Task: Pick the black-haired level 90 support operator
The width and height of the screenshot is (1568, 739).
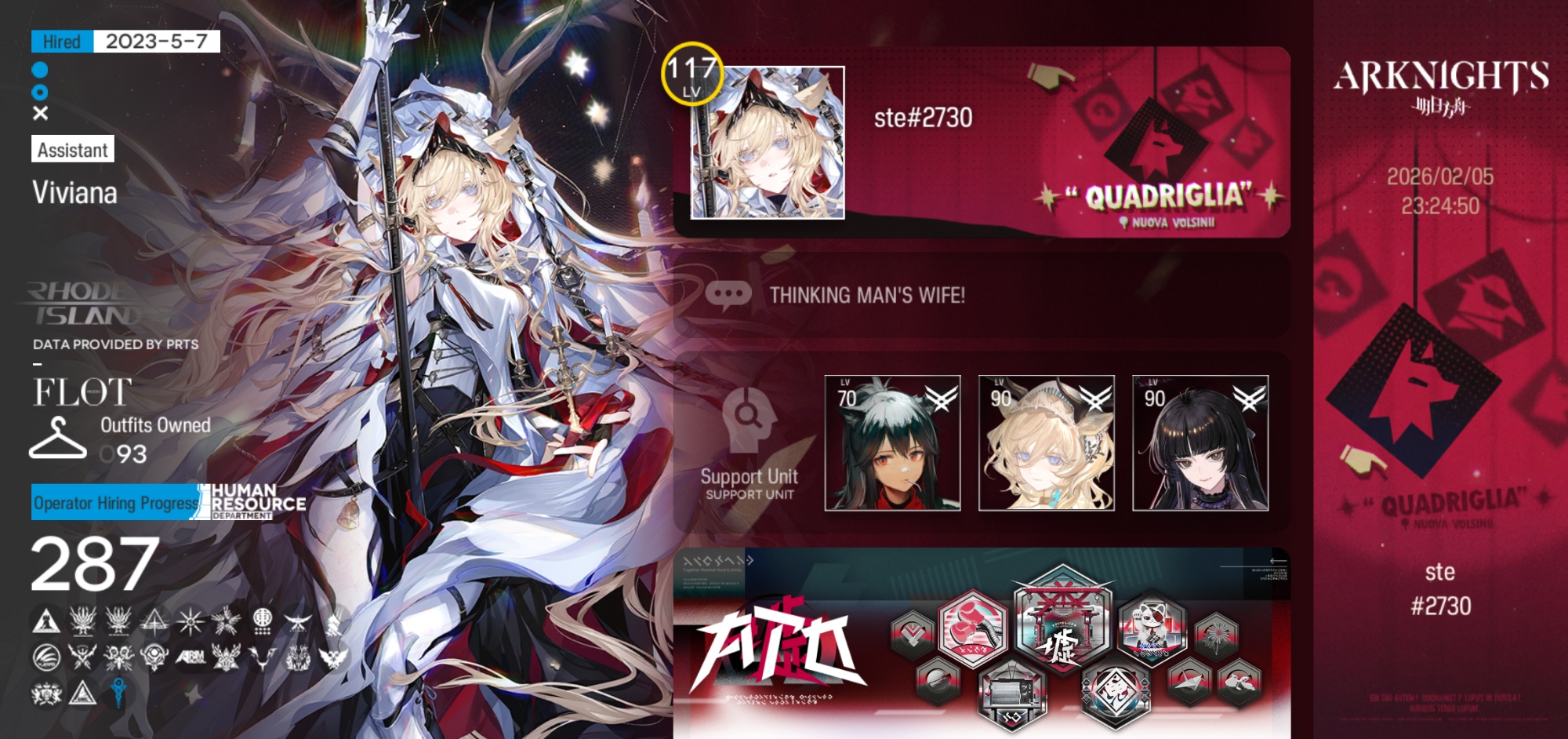Action: coord(1200,443)
